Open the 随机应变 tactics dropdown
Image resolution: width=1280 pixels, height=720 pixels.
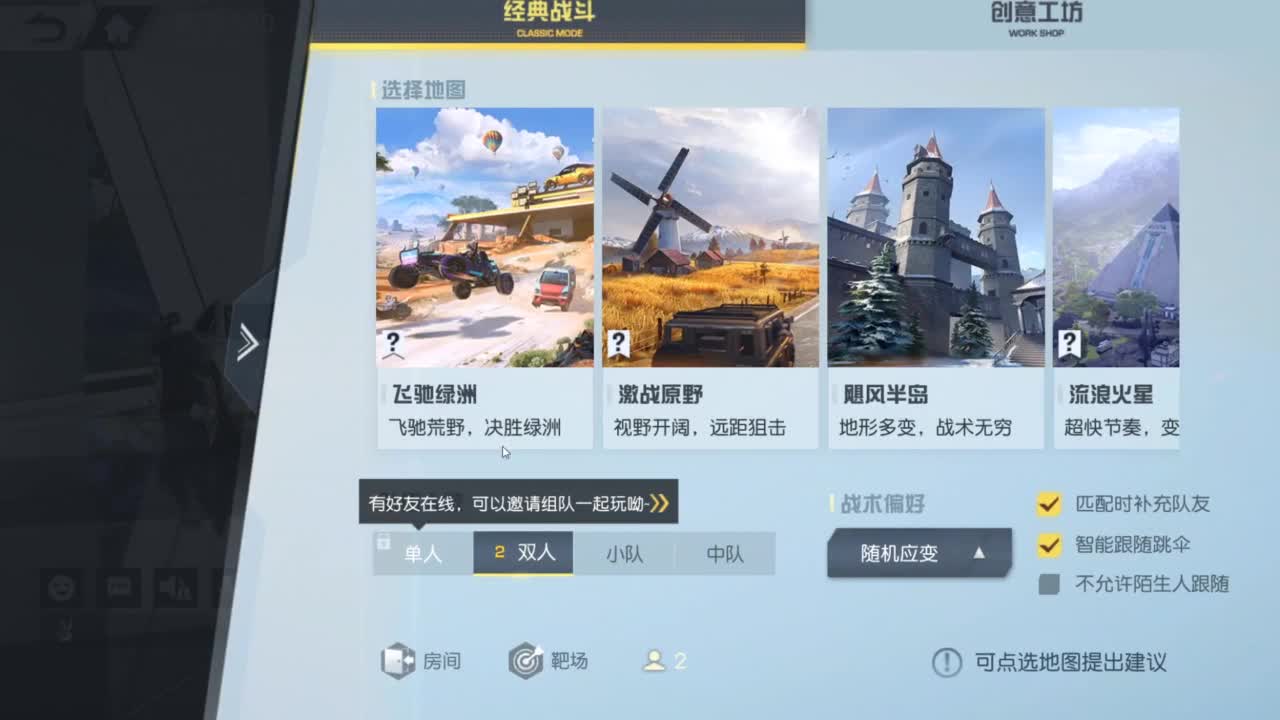coord(917,553)
